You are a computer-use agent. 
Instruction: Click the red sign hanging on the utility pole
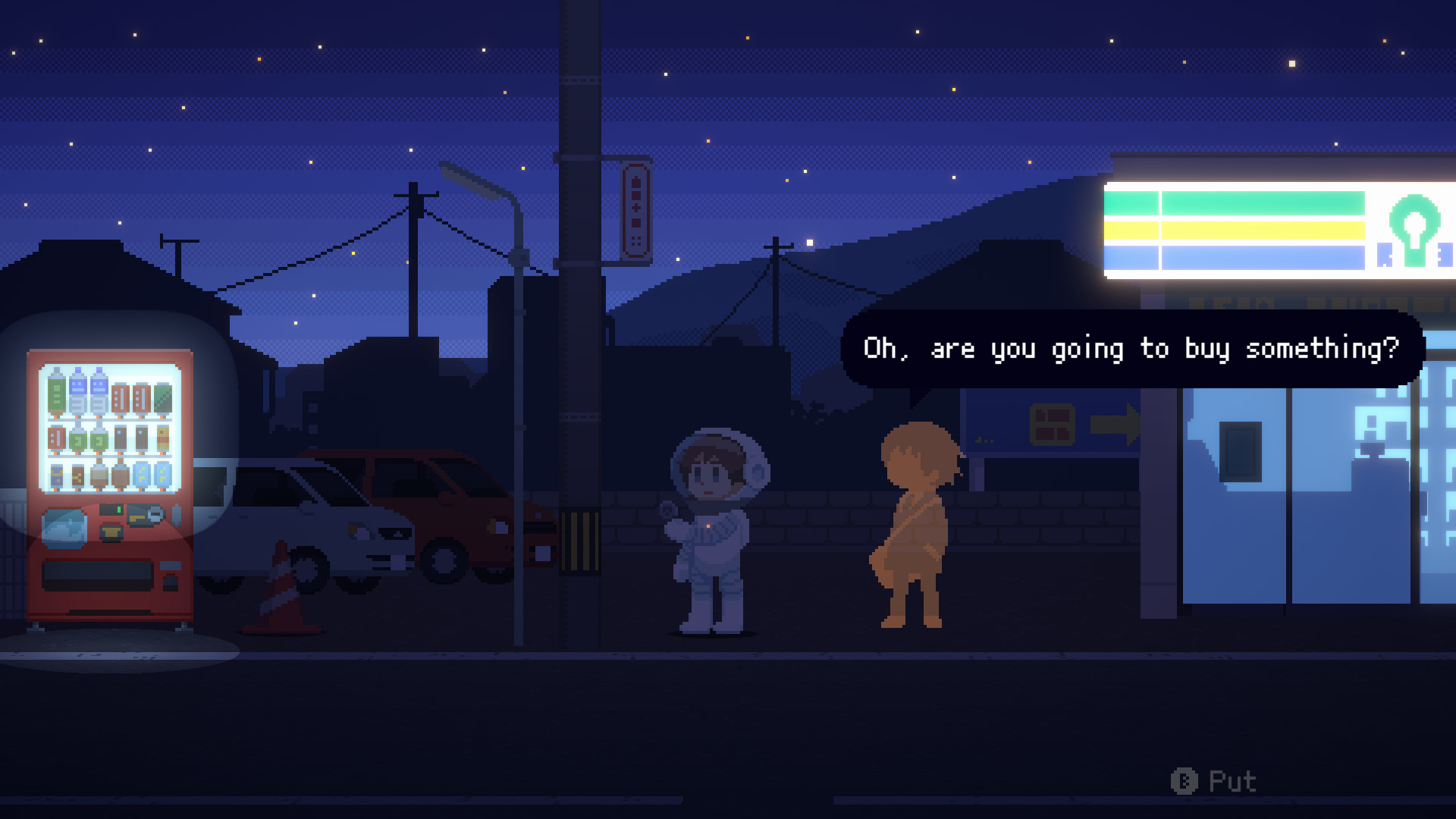pyautogui.click(x=635, y=211)
